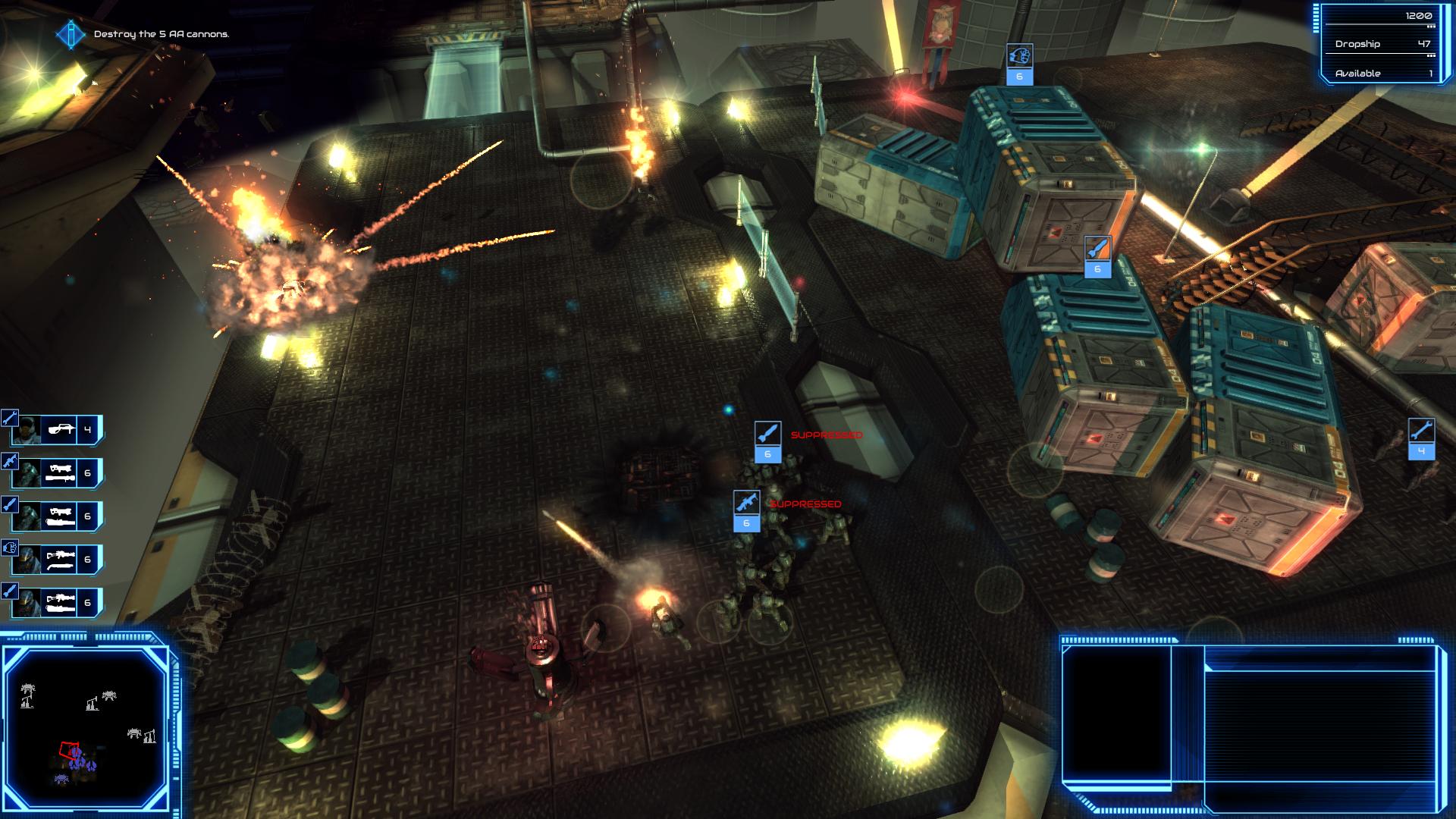Select the engineer squad member with wrench icon
Image resolution: width=1456 pixels, height=819 pixels.
click(10, 418)
